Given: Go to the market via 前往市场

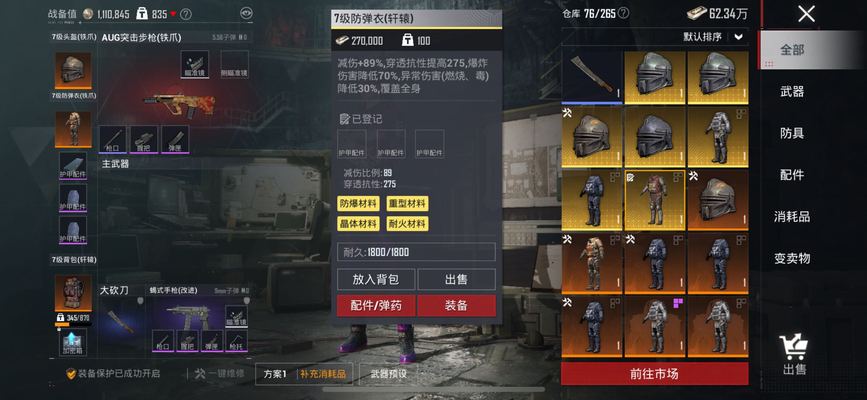Looking at the screenshot, I should tap(654, 374).
